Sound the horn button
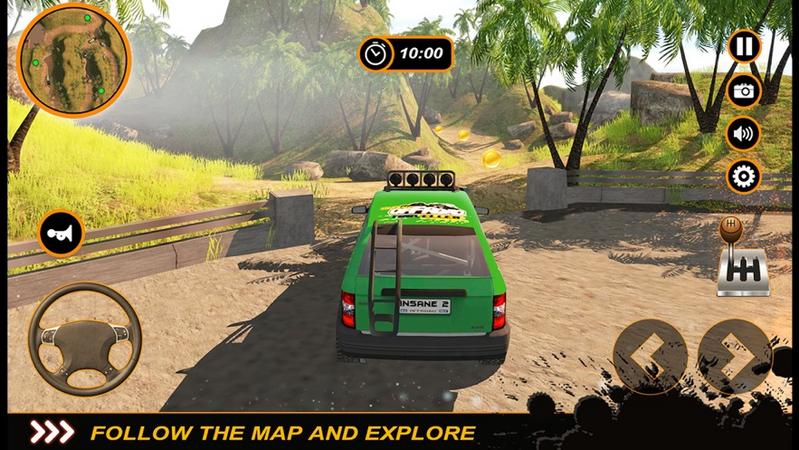The image size is (799, 450). tap(60, 233)
